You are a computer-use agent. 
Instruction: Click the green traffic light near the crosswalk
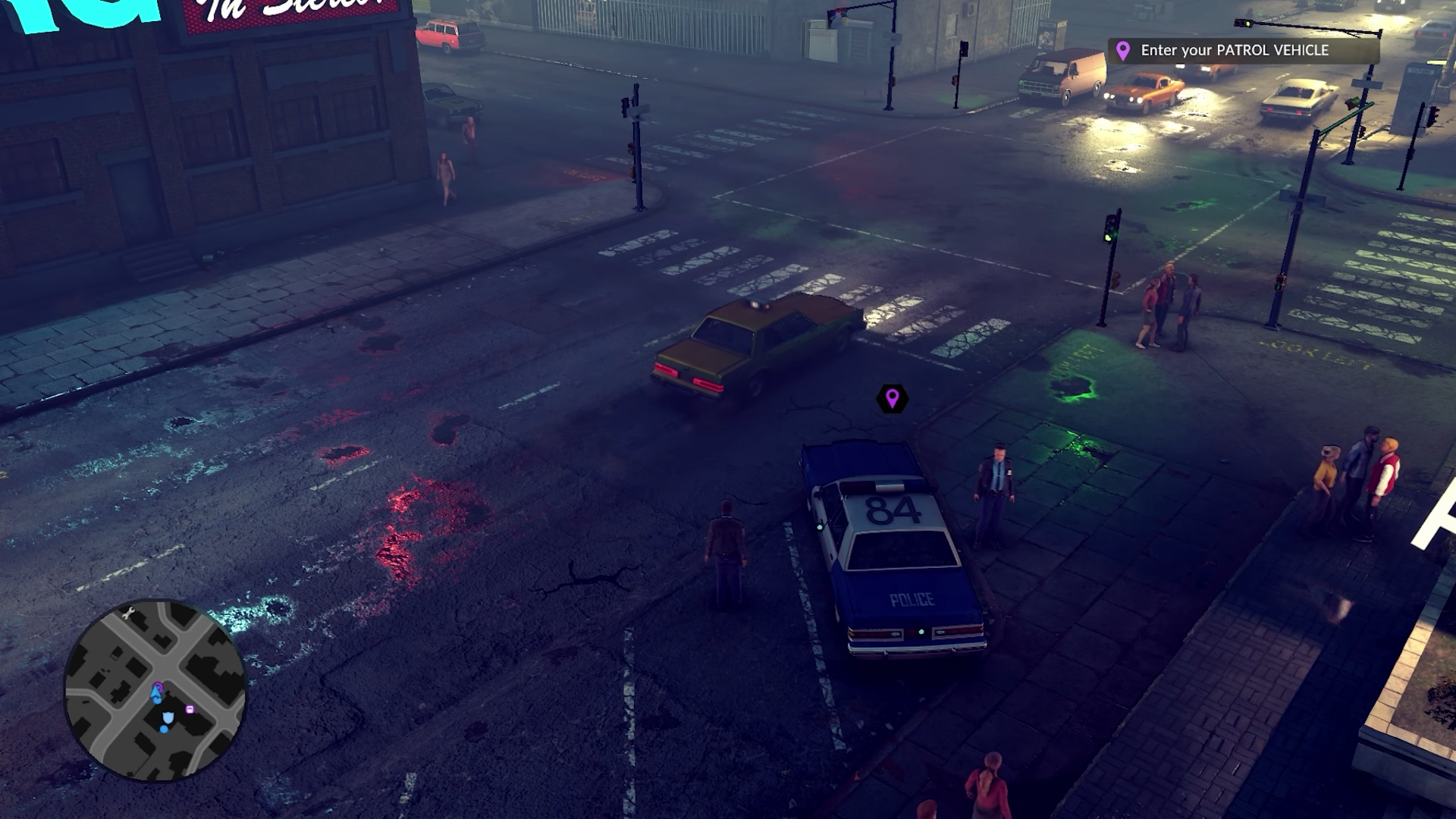(1109, 237)
